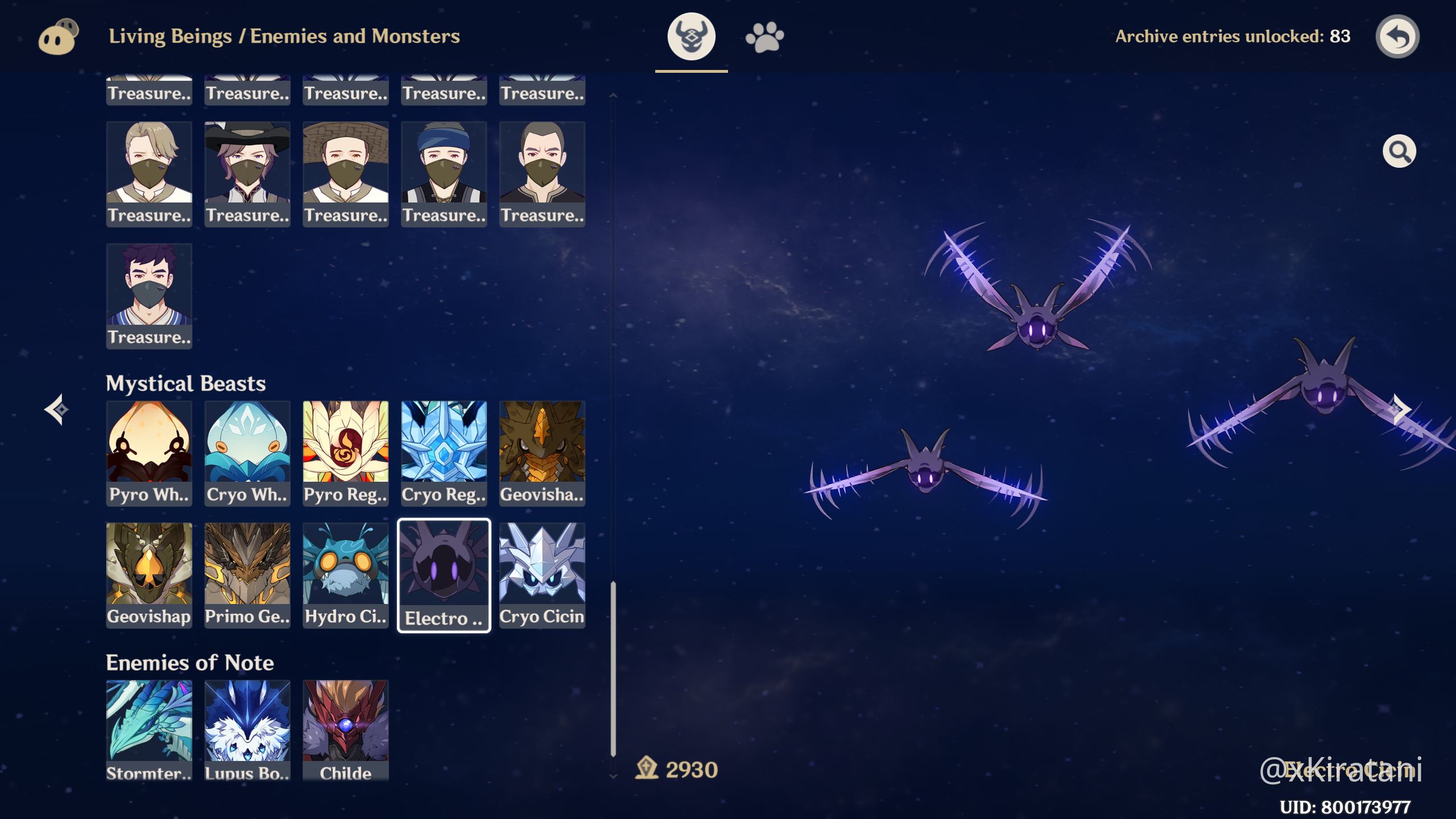Select the Electro Cicin entry
Viewport: 1456px width, 819px height.
point(444,574)
